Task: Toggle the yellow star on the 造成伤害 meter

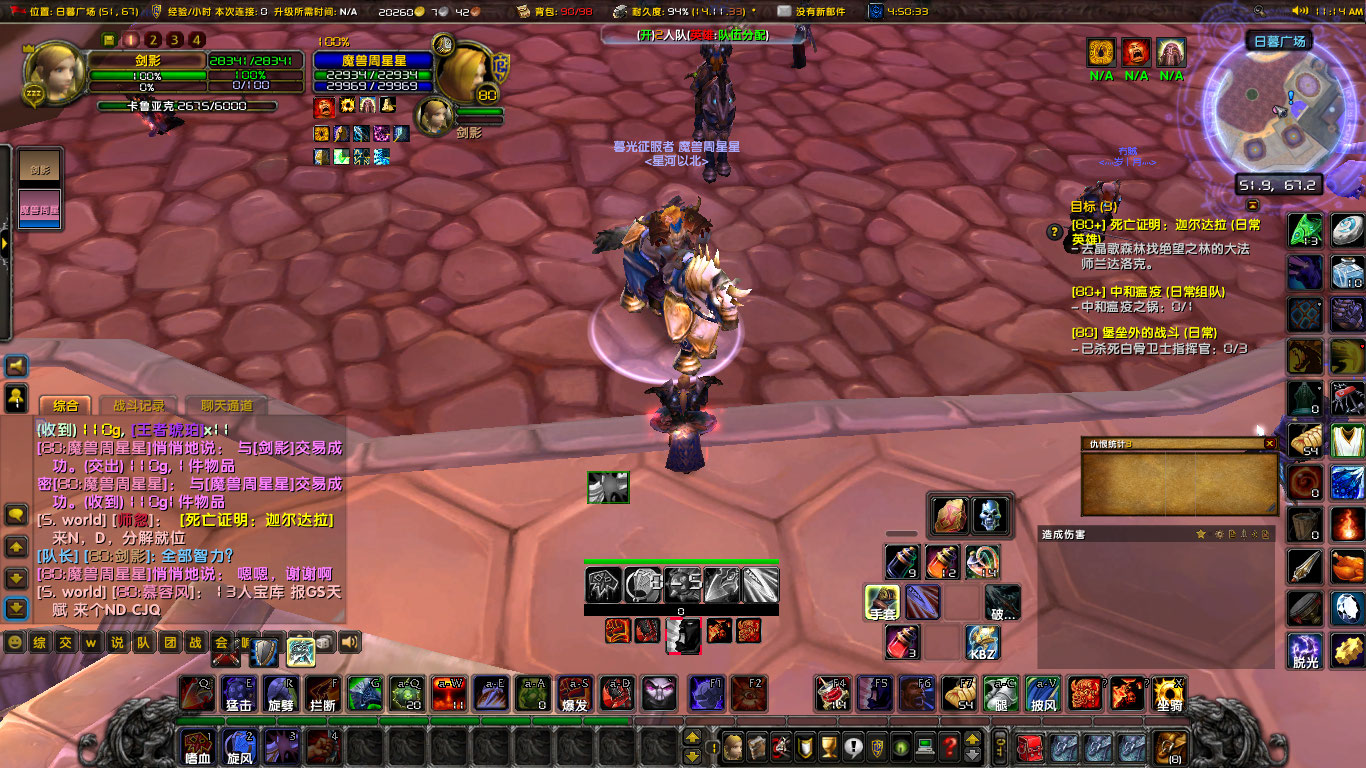Action: click(1199, 535)
